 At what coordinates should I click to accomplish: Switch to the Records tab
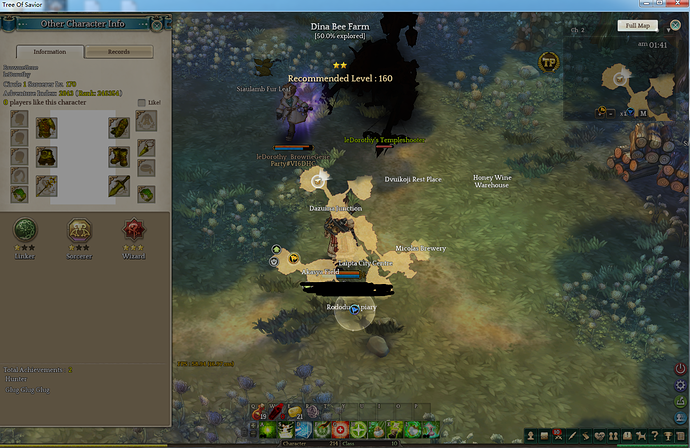coord(119,51)
